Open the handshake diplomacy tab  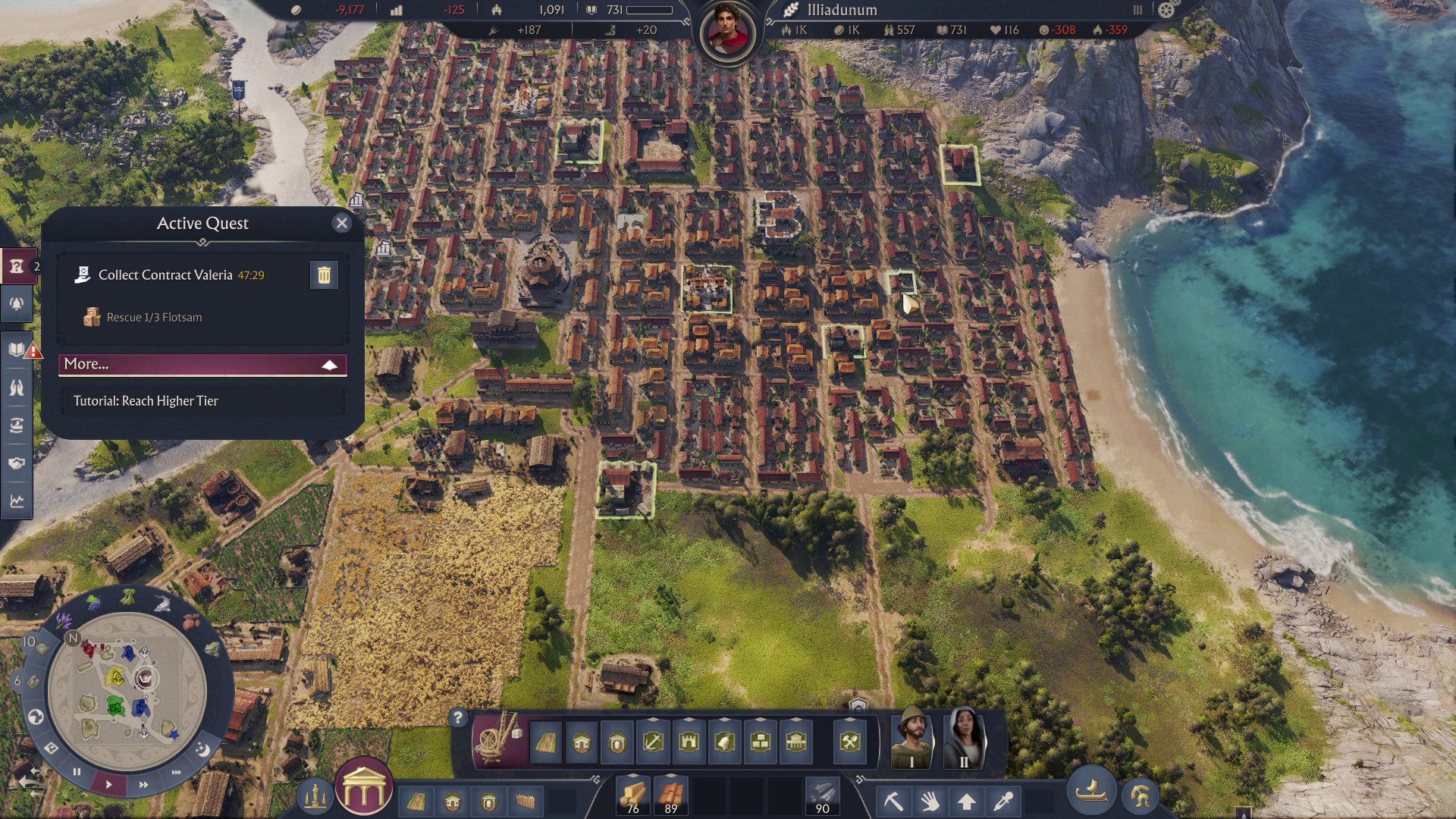tap(17, 463)
